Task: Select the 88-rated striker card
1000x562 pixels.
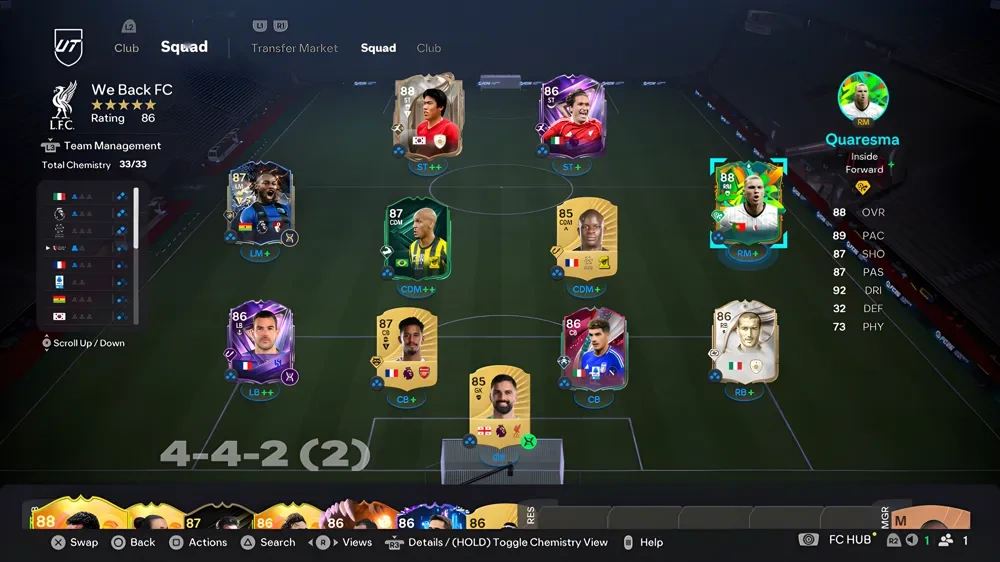Action: coord(427,117)
